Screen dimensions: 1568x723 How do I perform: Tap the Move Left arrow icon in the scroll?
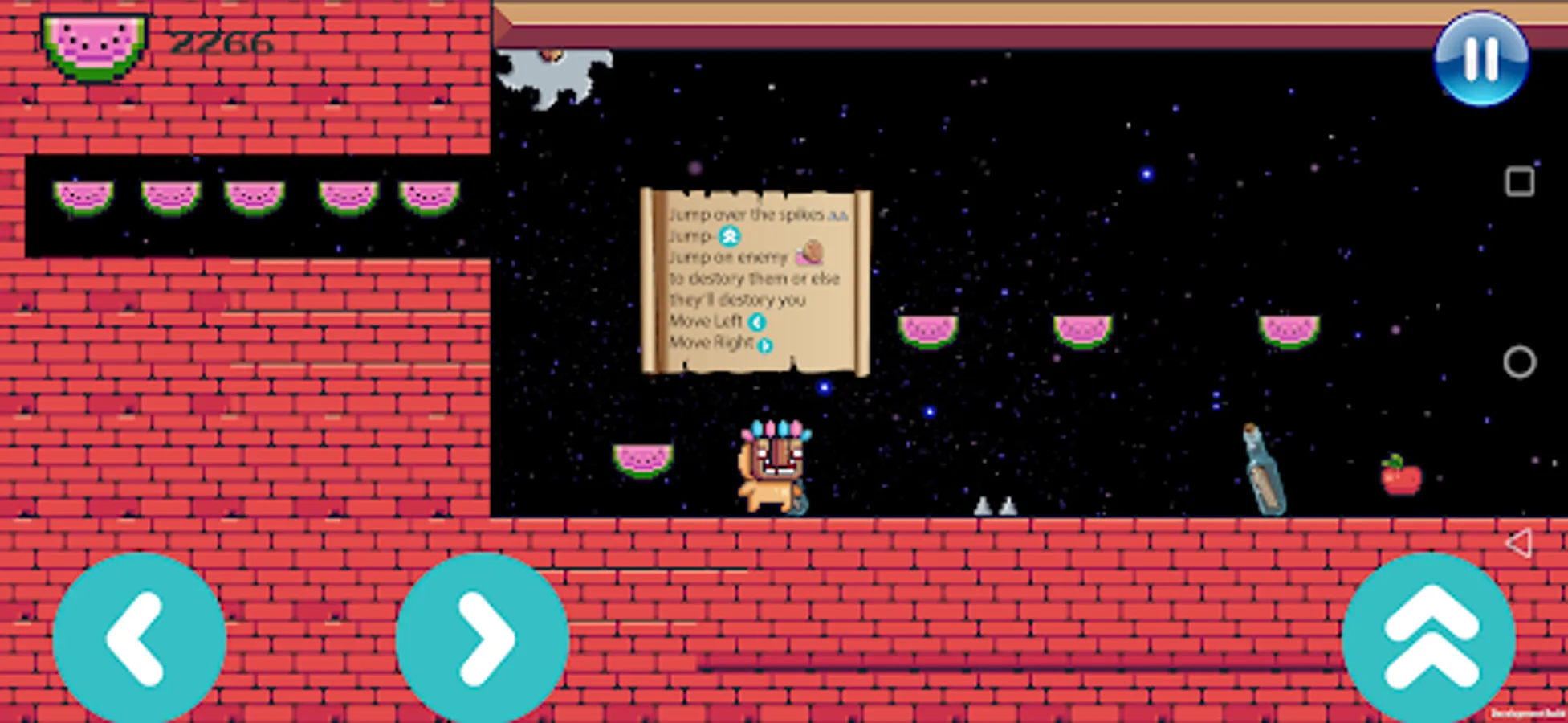(755, 321)
